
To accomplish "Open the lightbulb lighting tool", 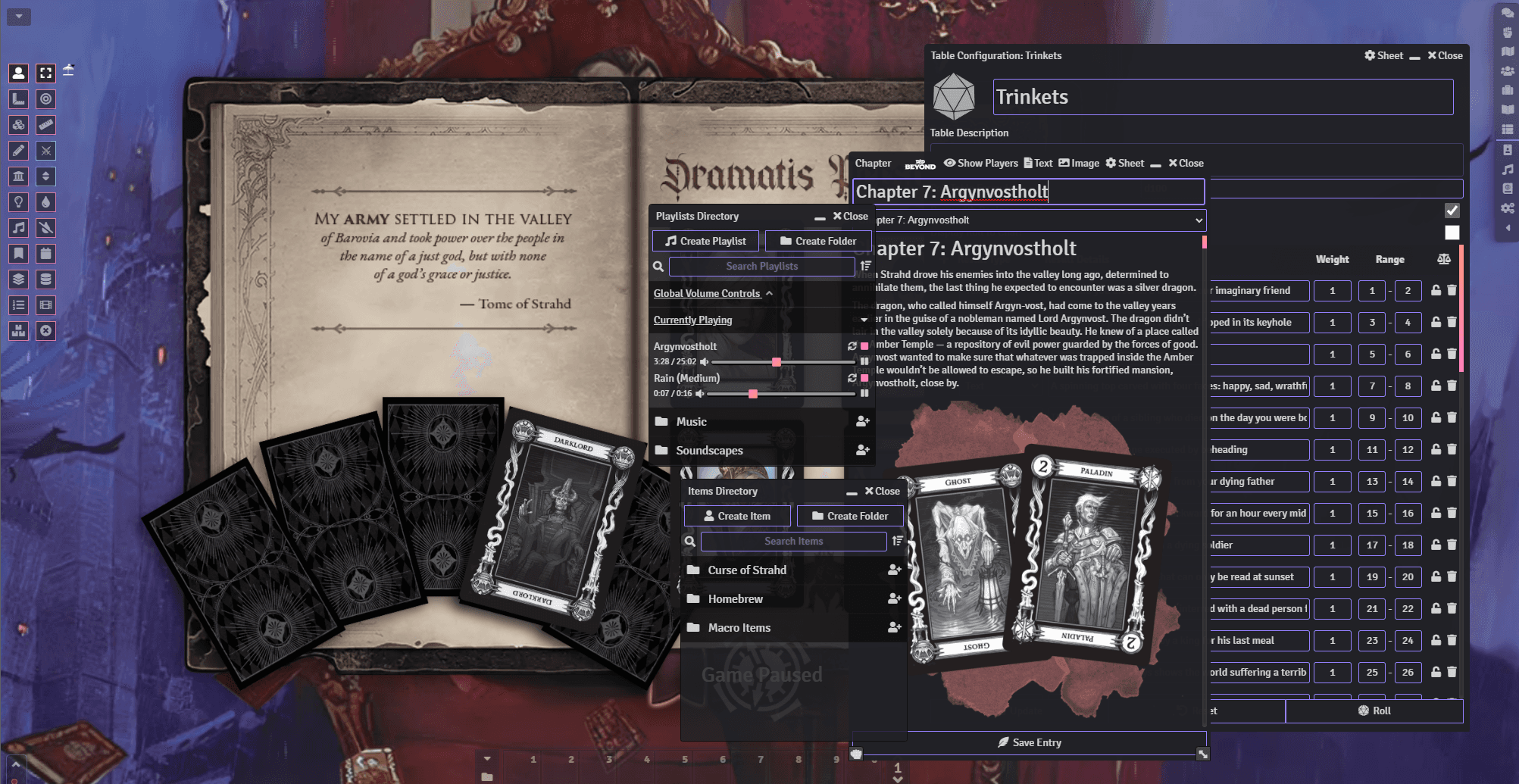I will (17, 201).
